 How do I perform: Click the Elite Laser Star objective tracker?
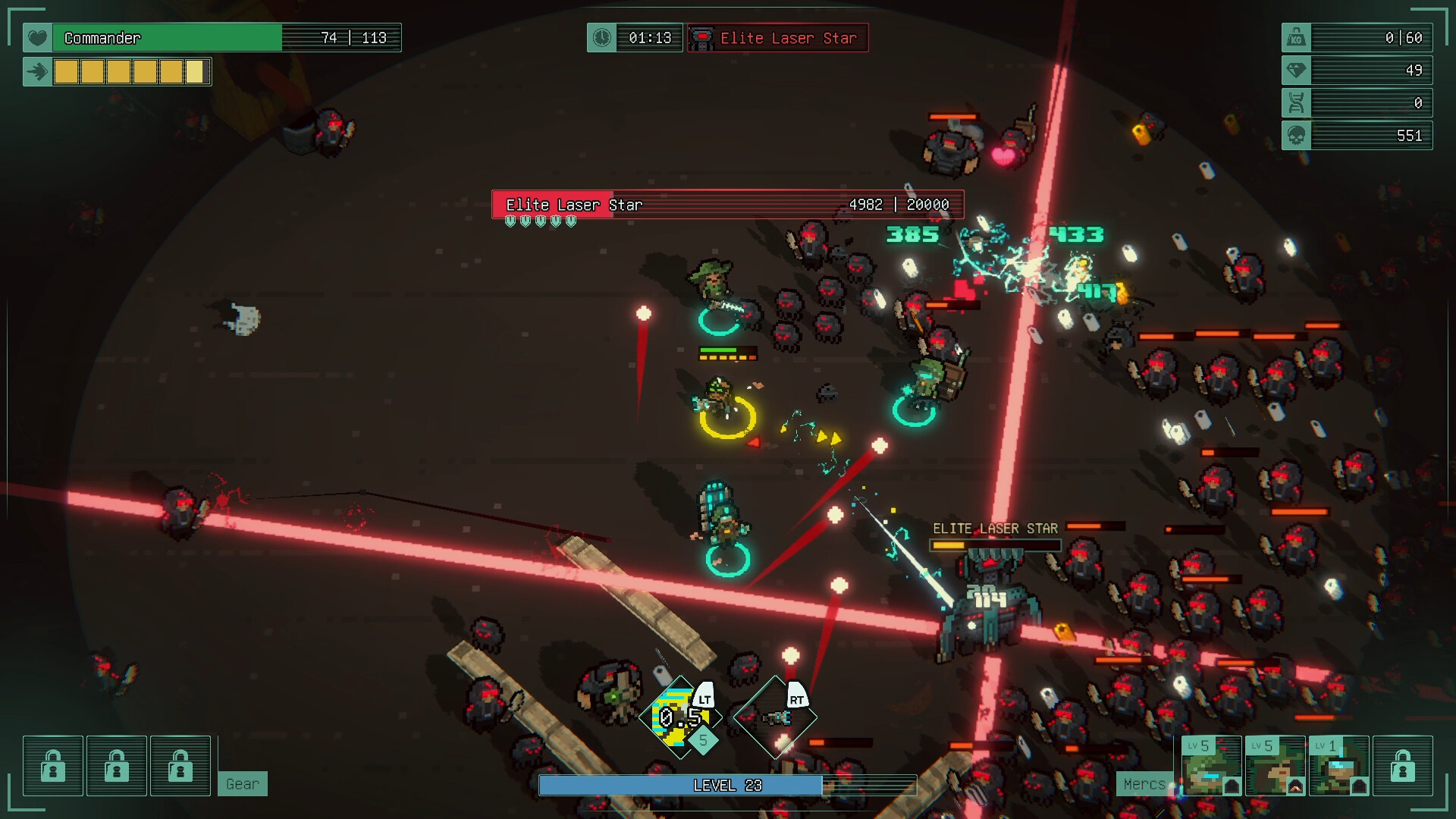777,38
